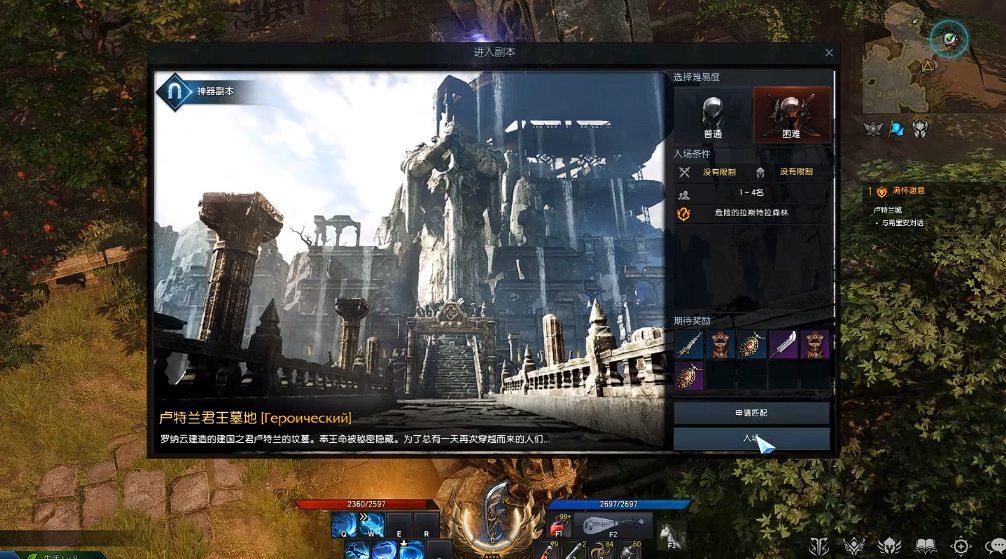Open the compass menu icon

pyautogui.click(x=961, y=546)
